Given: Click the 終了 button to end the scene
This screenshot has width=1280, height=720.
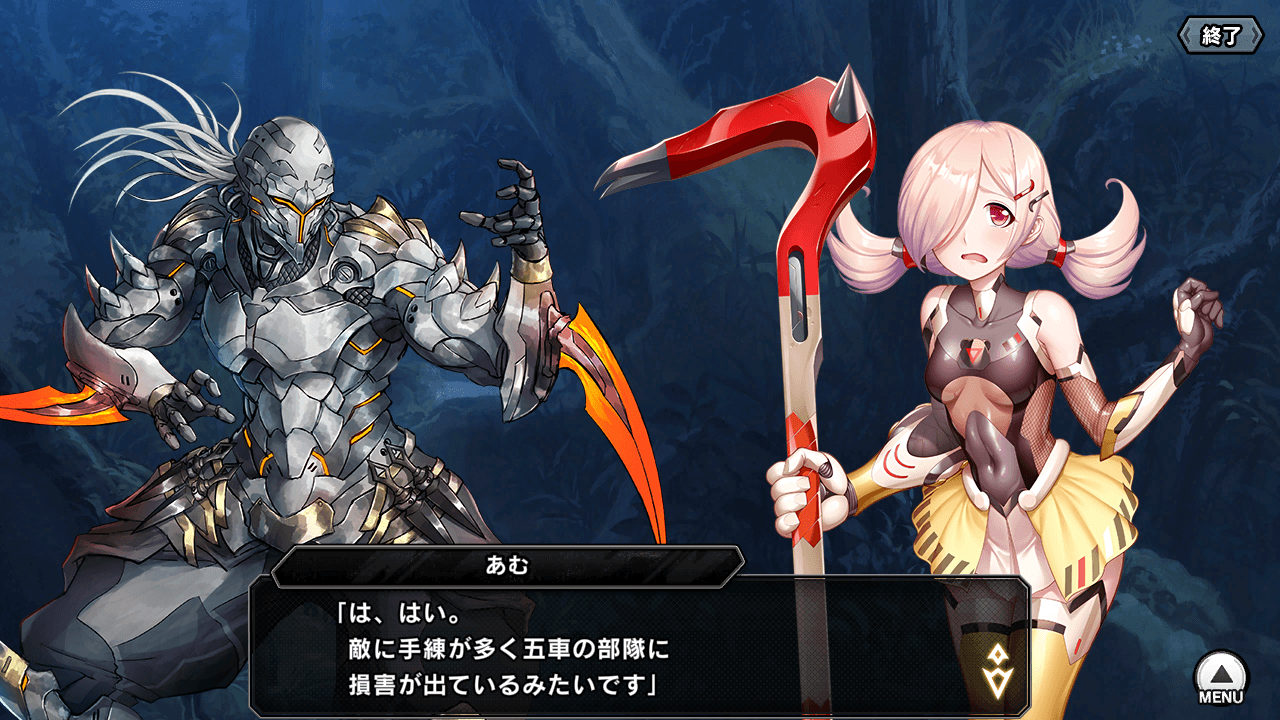Looking at the screenshot, I should pyautogui.click(x=1220, y=36).
